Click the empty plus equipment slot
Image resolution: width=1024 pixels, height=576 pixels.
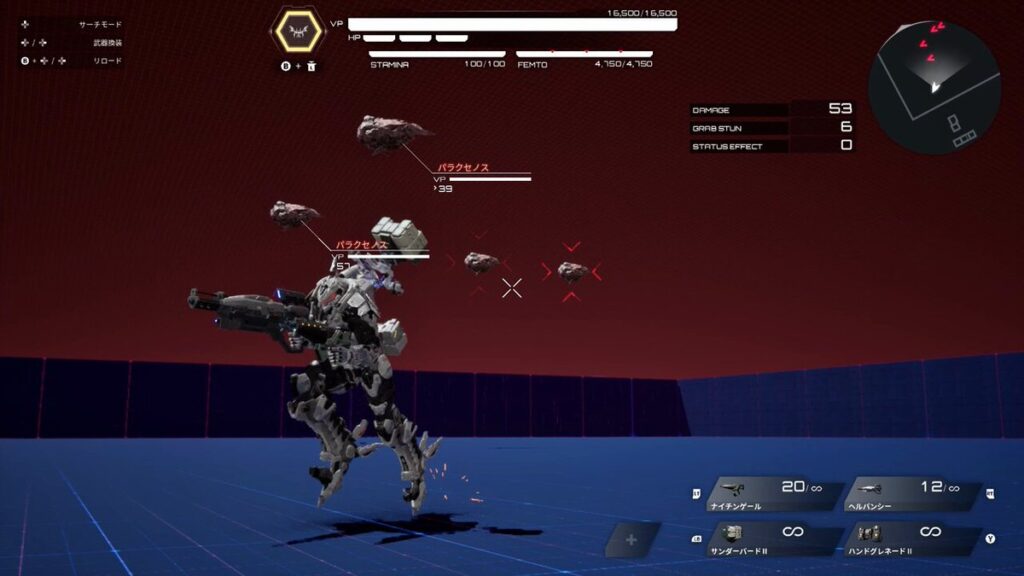pos(631,540)
